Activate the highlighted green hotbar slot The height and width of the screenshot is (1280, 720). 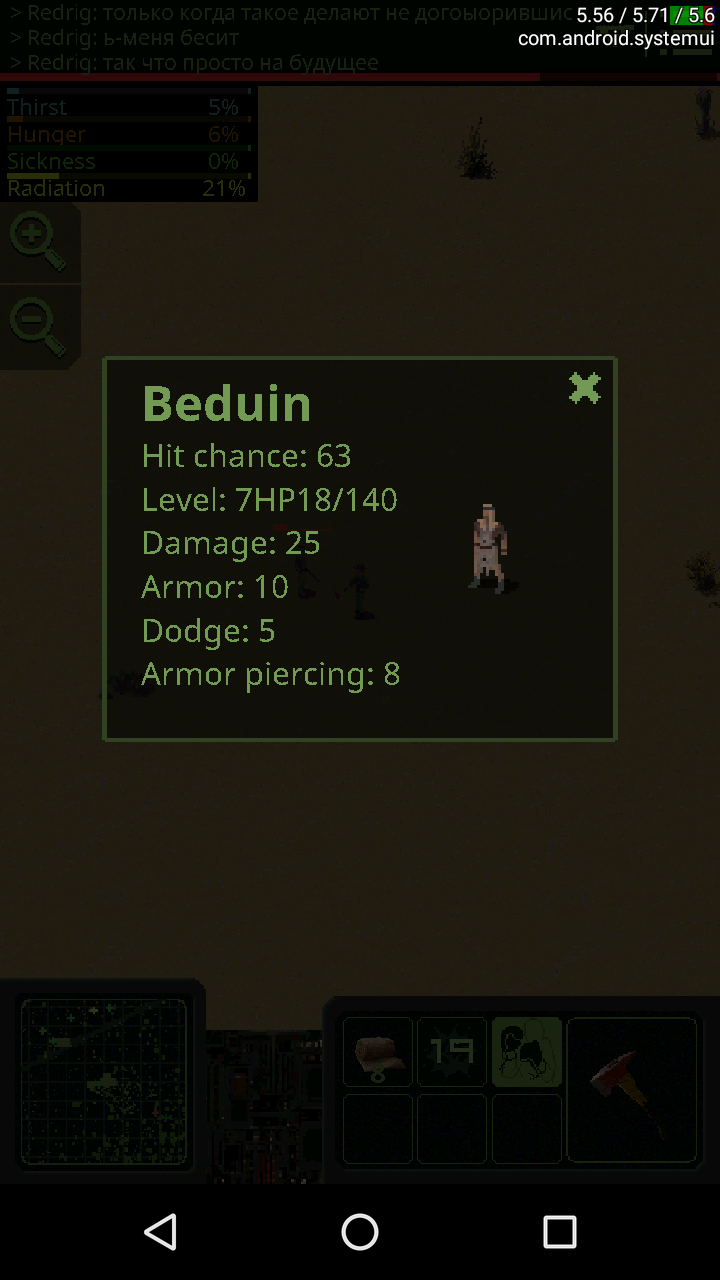pos(527,1051)
